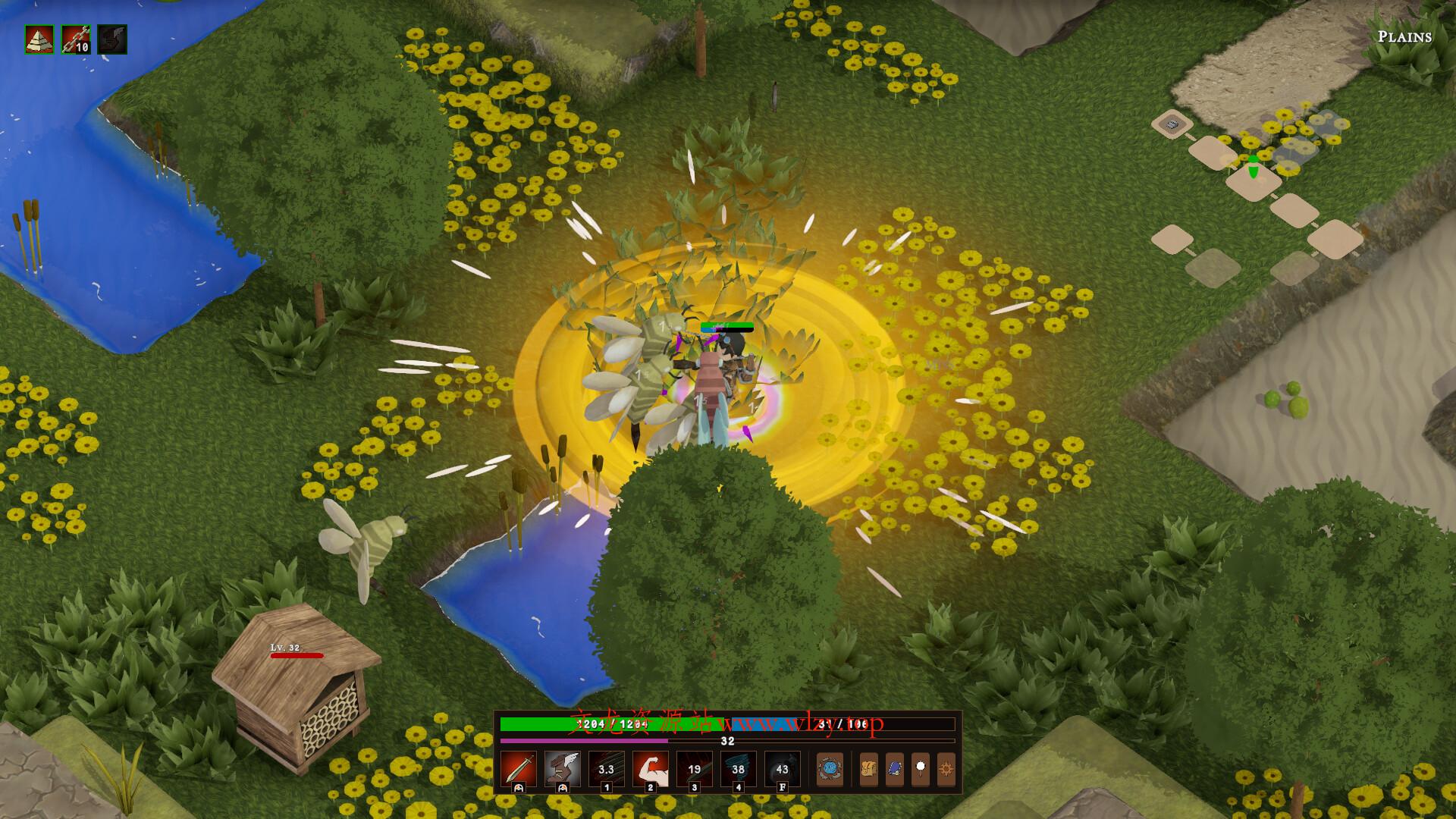
Task: Select the feather ability in slot 3
Action: 695,769
